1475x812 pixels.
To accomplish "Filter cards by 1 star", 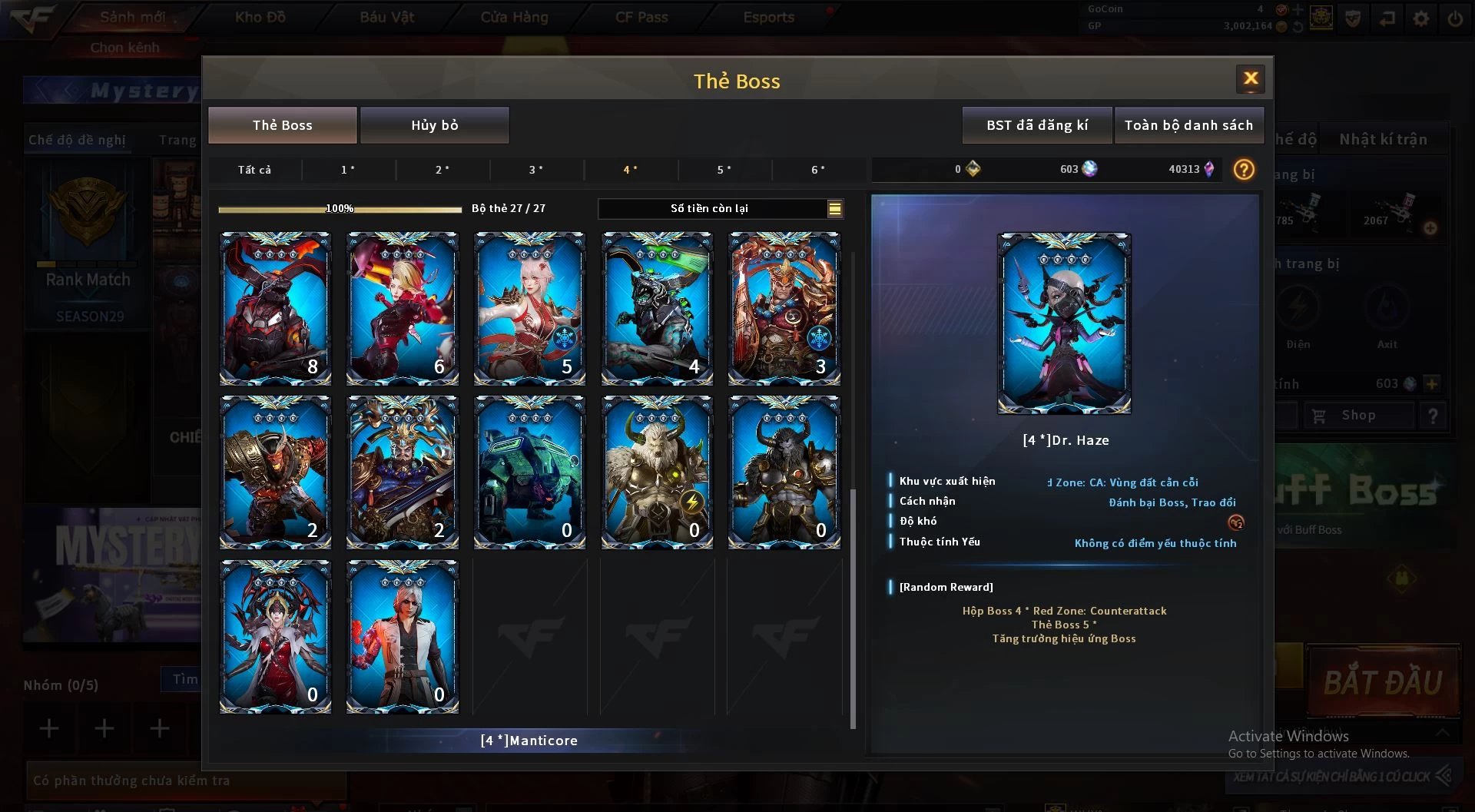I will (x=348, y=170).
